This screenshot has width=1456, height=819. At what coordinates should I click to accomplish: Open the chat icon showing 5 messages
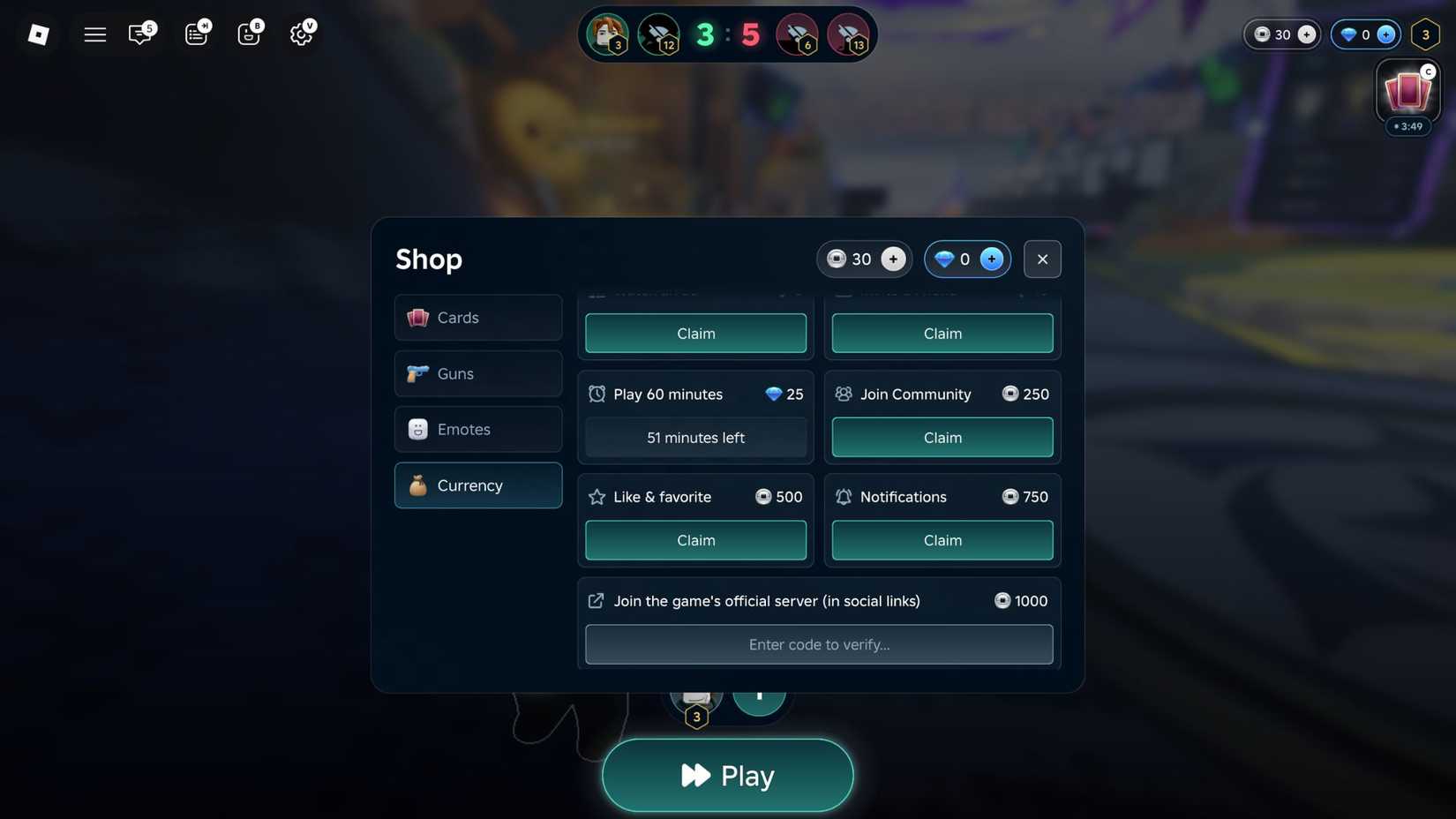(x=139, y=34)
